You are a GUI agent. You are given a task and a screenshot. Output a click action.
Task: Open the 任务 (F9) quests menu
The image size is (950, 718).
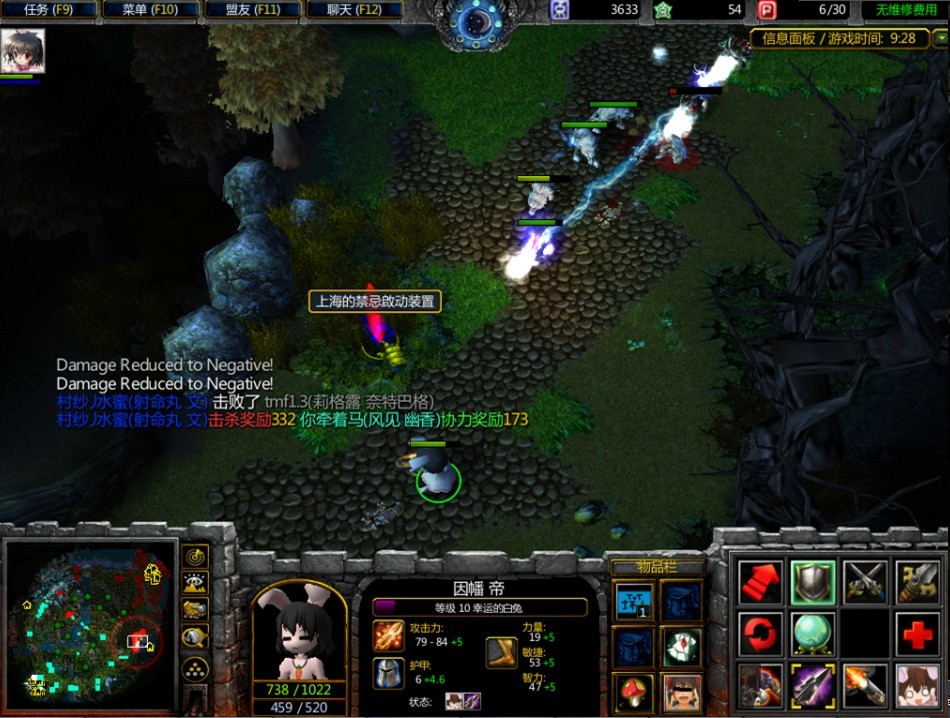(49, 10)
